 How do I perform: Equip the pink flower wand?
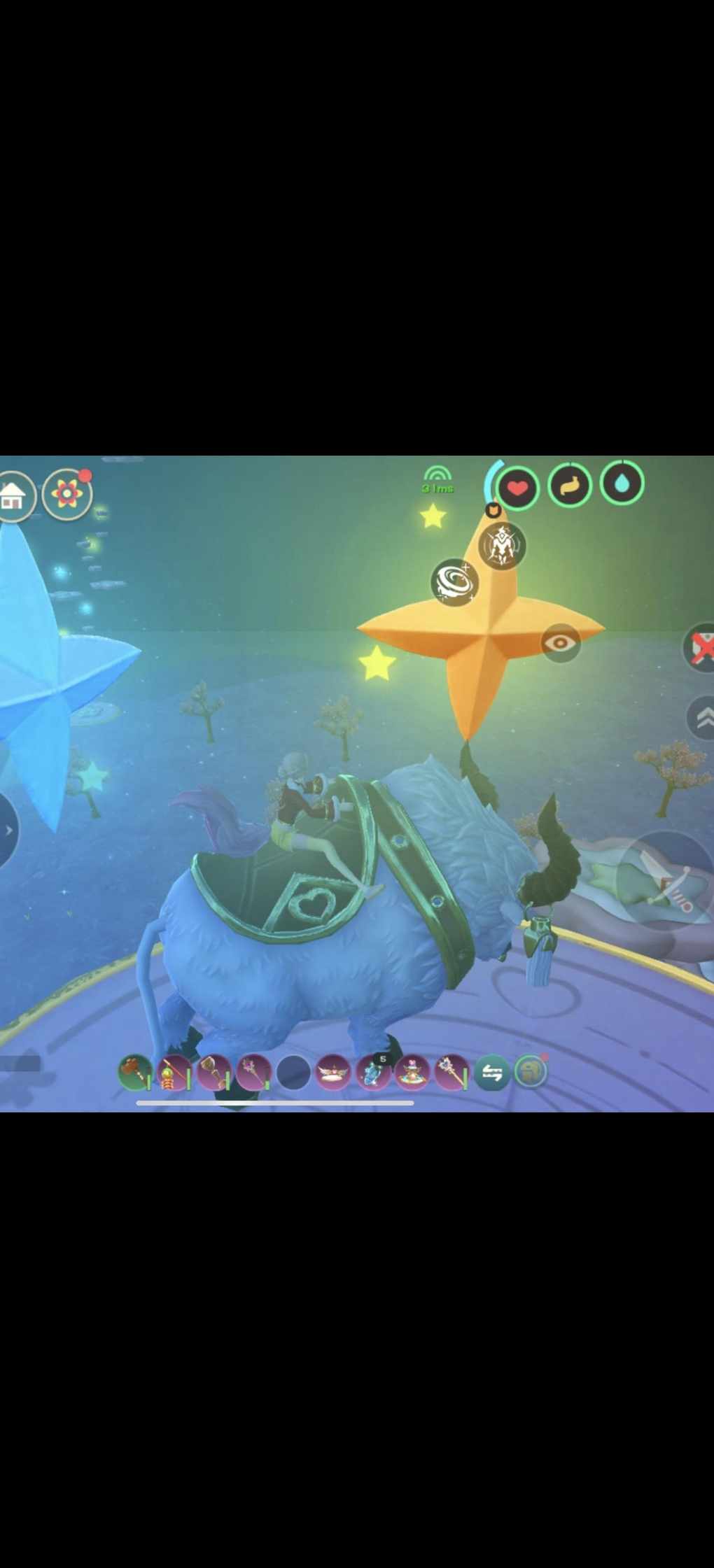click(x=253, y=1073)
